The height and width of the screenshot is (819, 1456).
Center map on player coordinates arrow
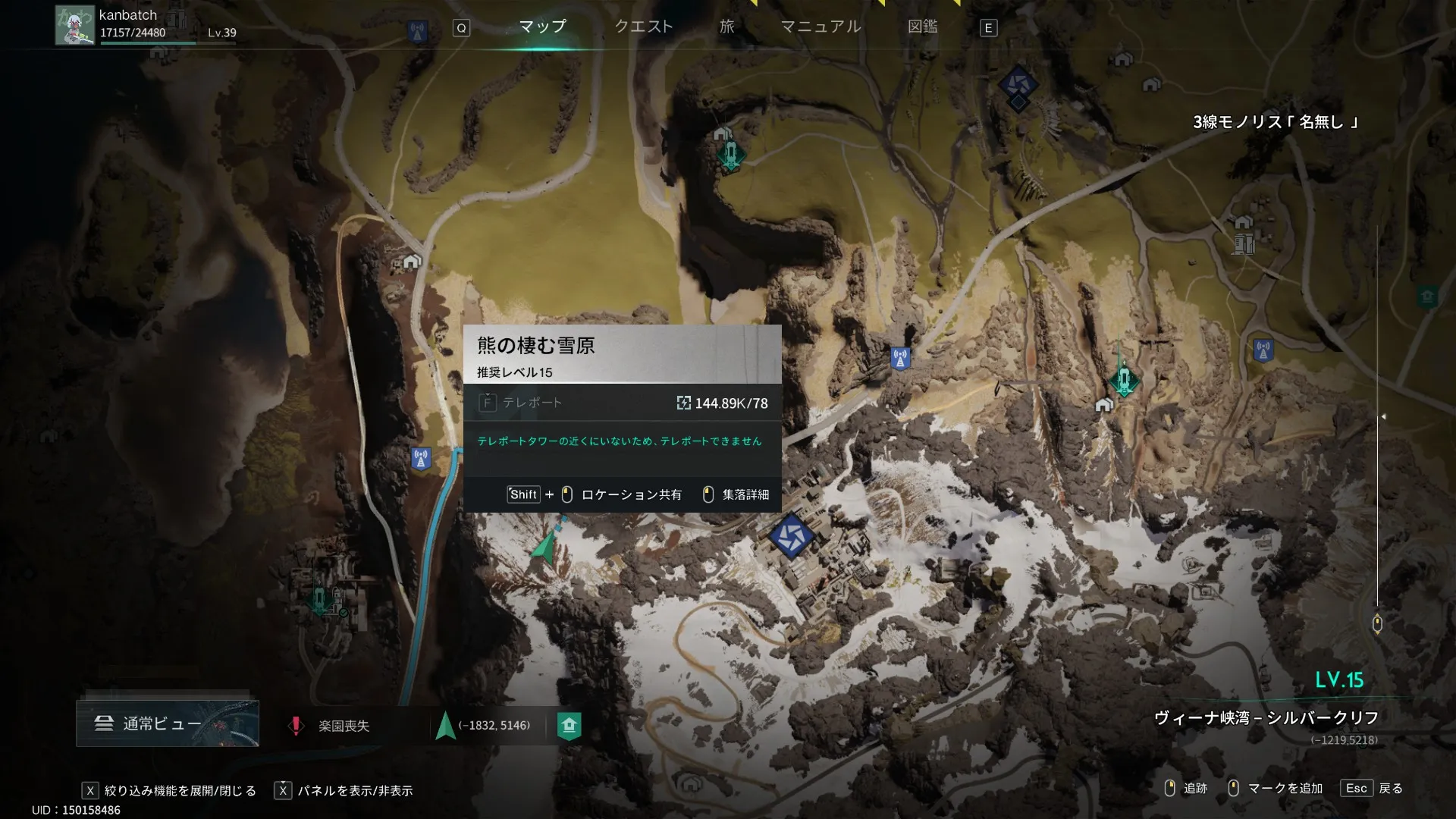[x=446, y=726]
